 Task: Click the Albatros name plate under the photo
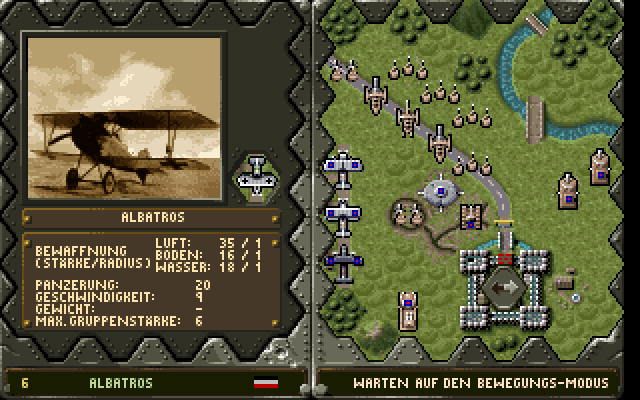pyautogui.click(x=152, y=216)
